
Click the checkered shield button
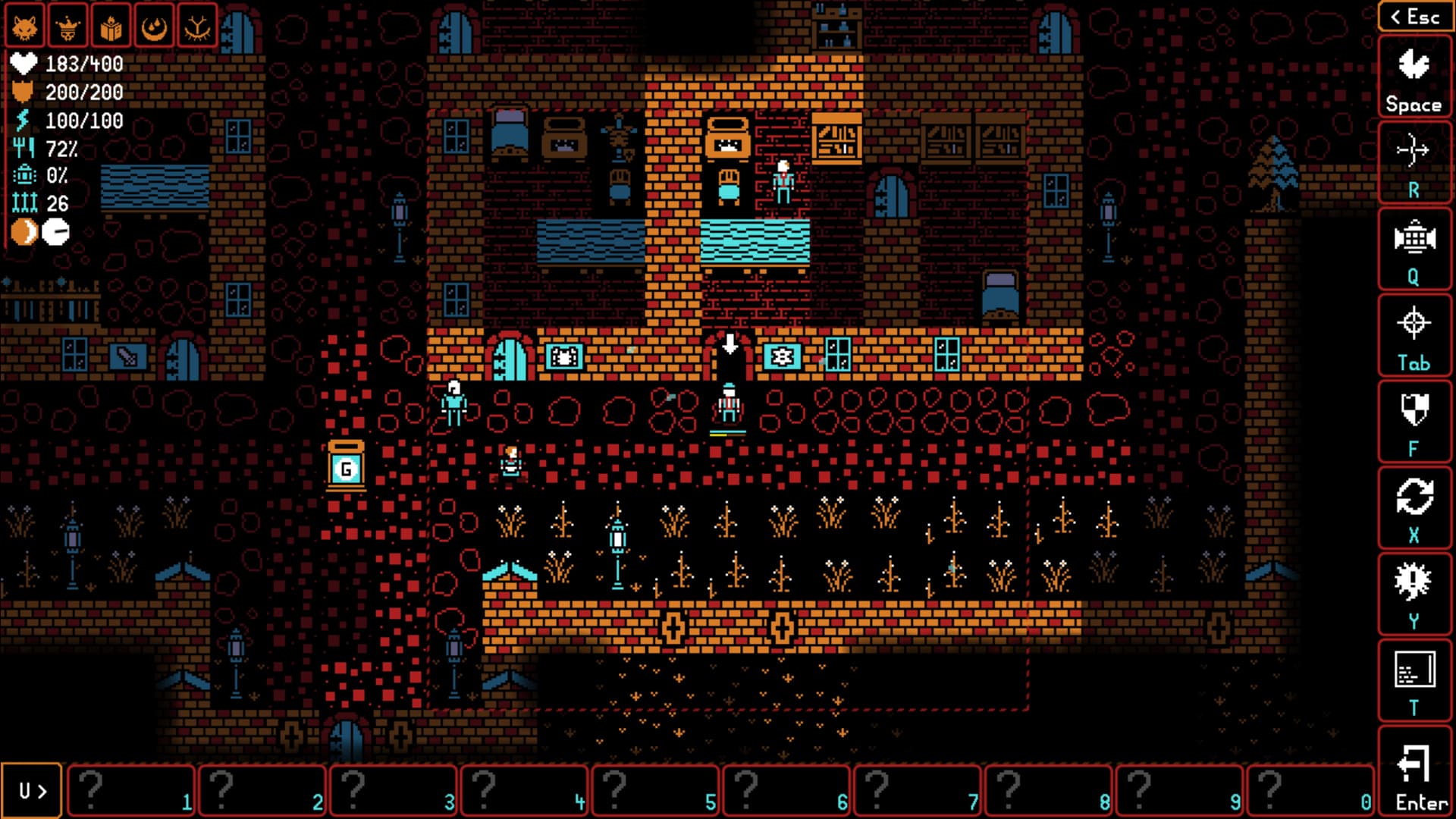click(1414, 422)
